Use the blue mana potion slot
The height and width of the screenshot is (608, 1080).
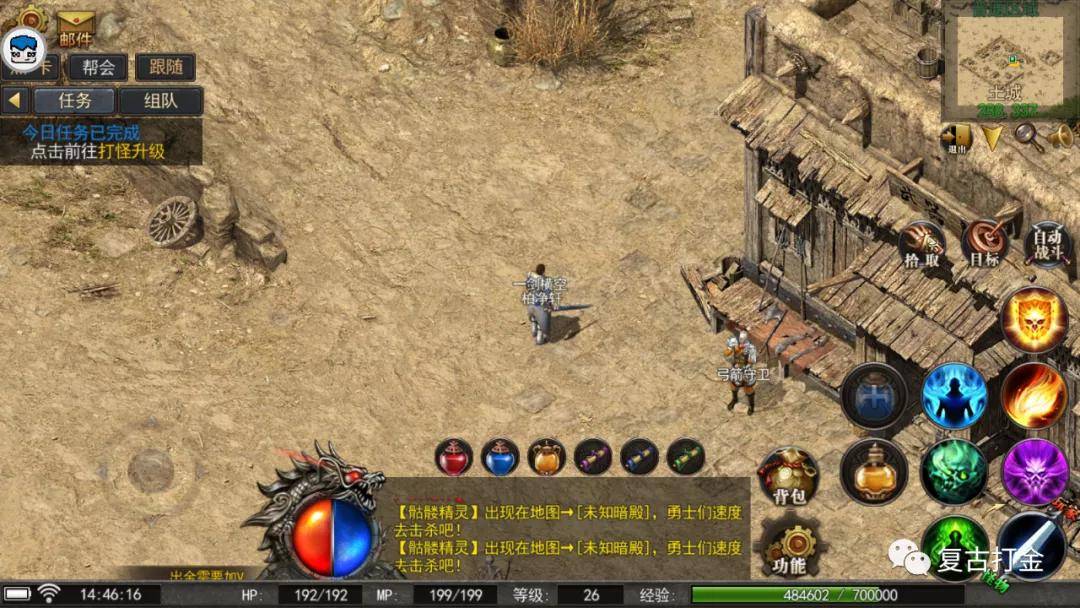point(500,457)
